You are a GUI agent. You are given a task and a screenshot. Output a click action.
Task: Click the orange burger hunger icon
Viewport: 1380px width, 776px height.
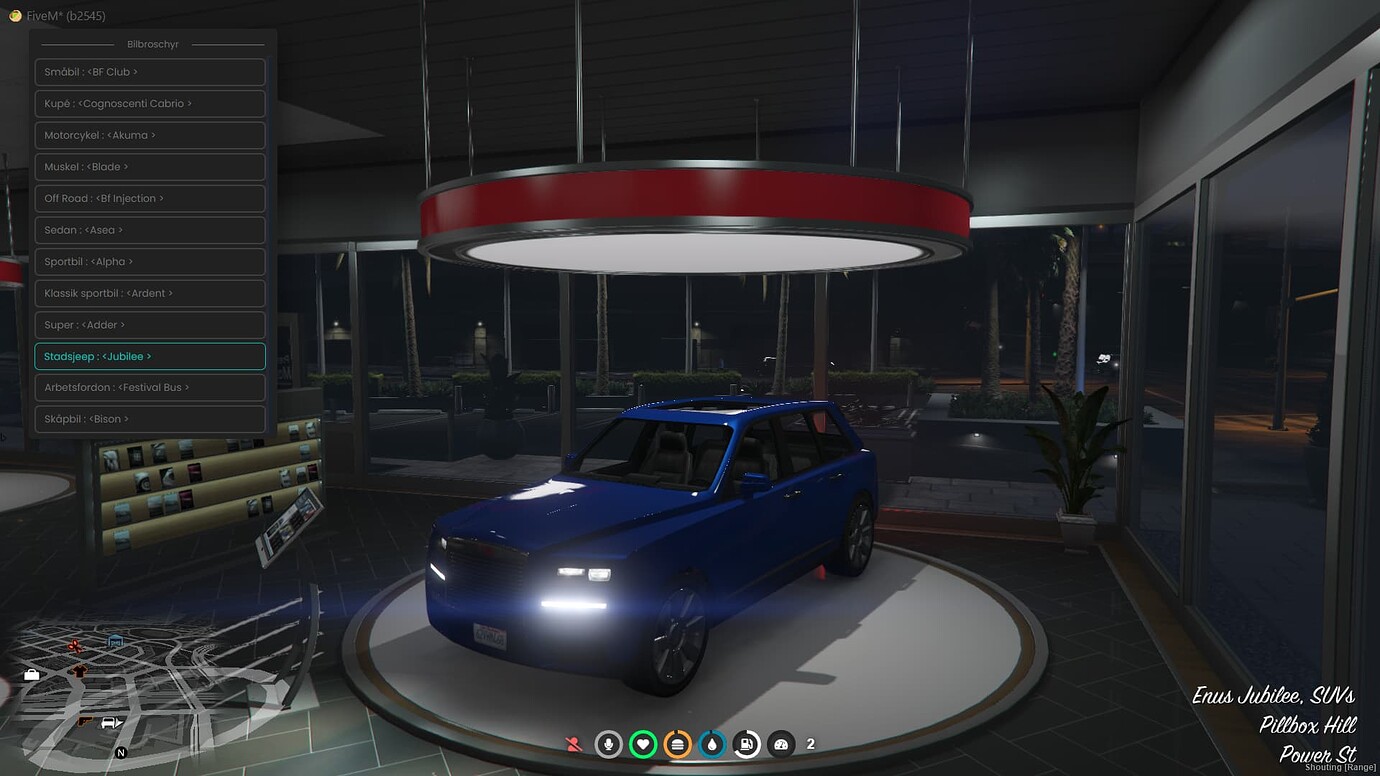(677, 744)
